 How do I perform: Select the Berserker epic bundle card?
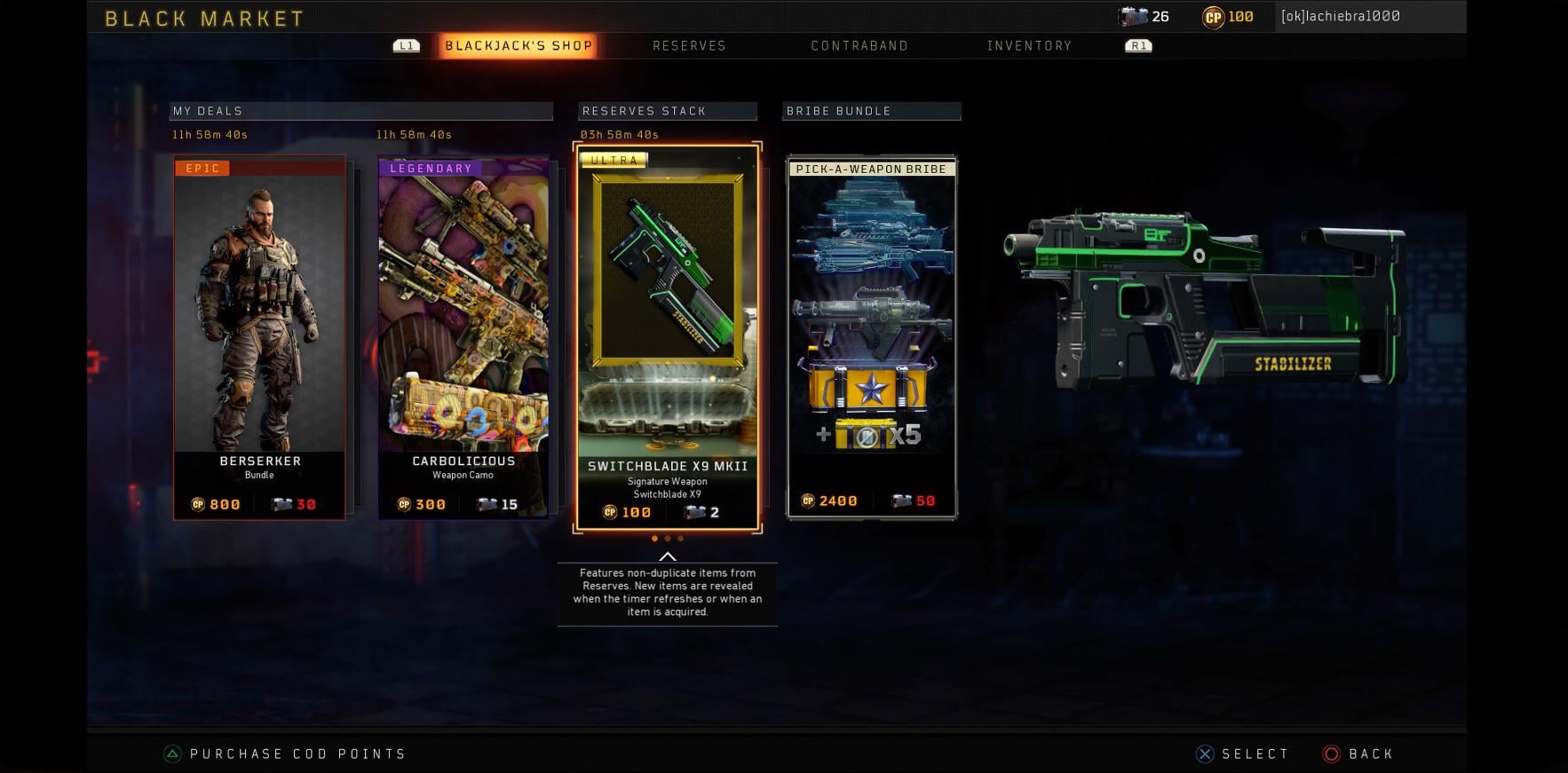pyautogui.click(x=259, y=337)
